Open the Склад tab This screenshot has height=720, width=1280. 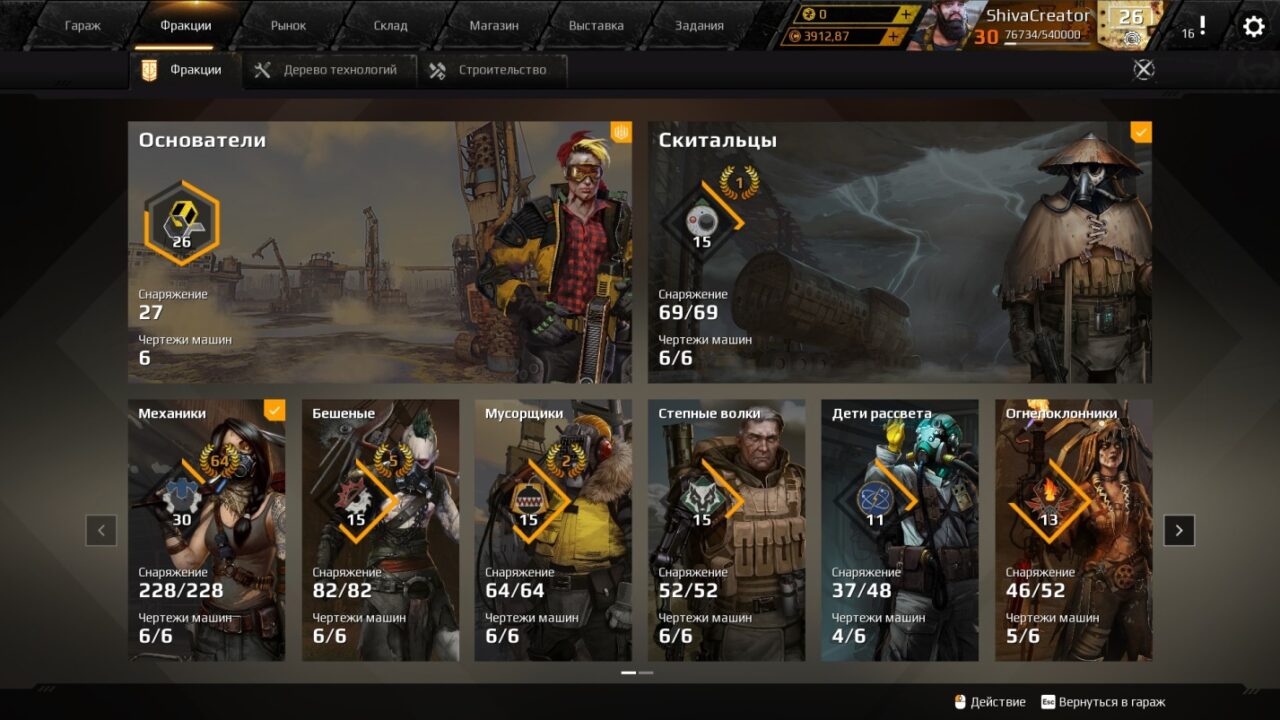coord(390,26)
